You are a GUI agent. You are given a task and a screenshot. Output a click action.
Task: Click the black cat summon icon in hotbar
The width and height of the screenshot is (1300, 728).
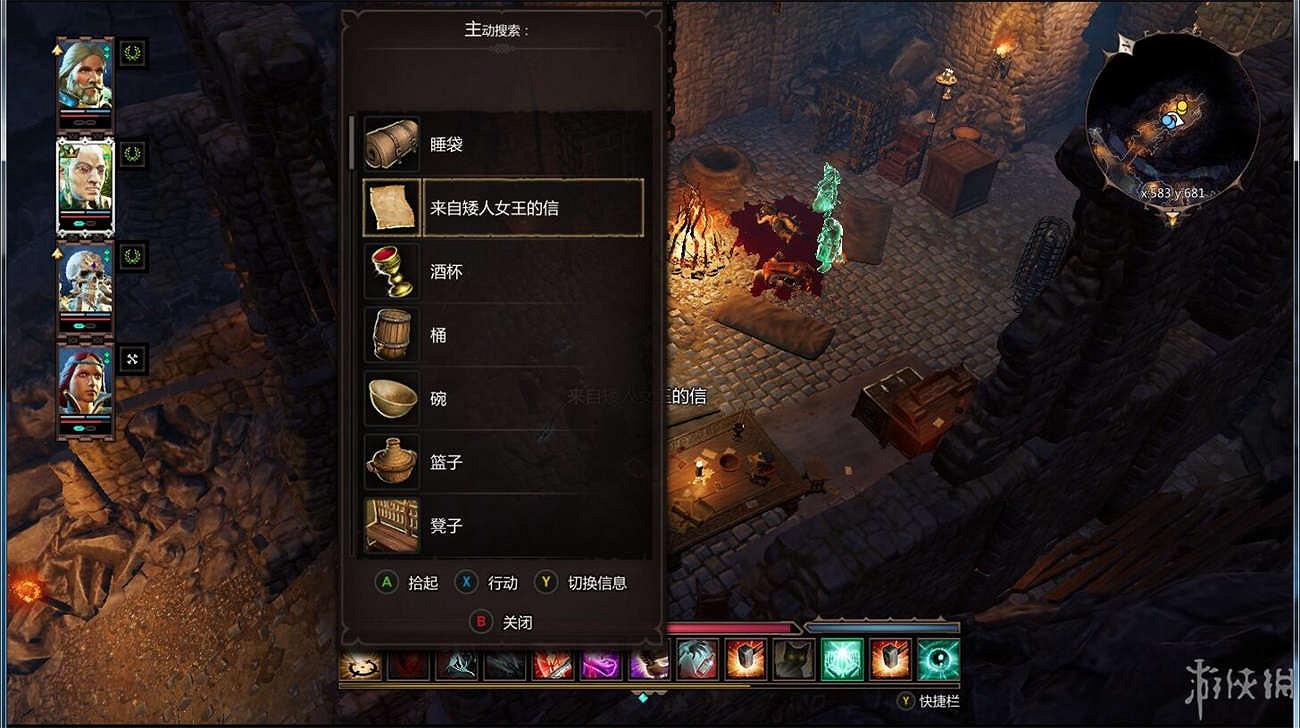click(x=793, y=659)
